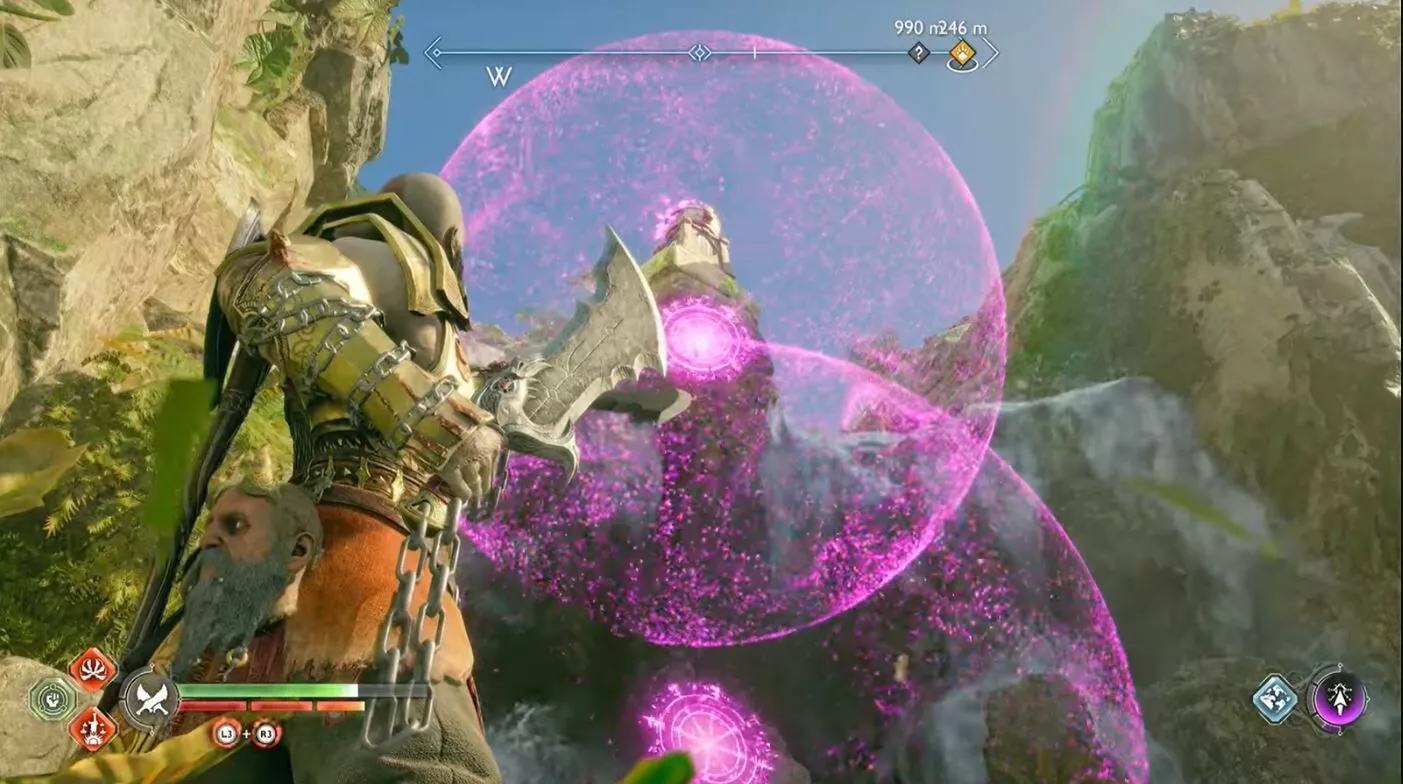The width and height of the screenshot is (1403, 784).
Task: Click the golden favor quest marker icon
Action: click(962, 53)
